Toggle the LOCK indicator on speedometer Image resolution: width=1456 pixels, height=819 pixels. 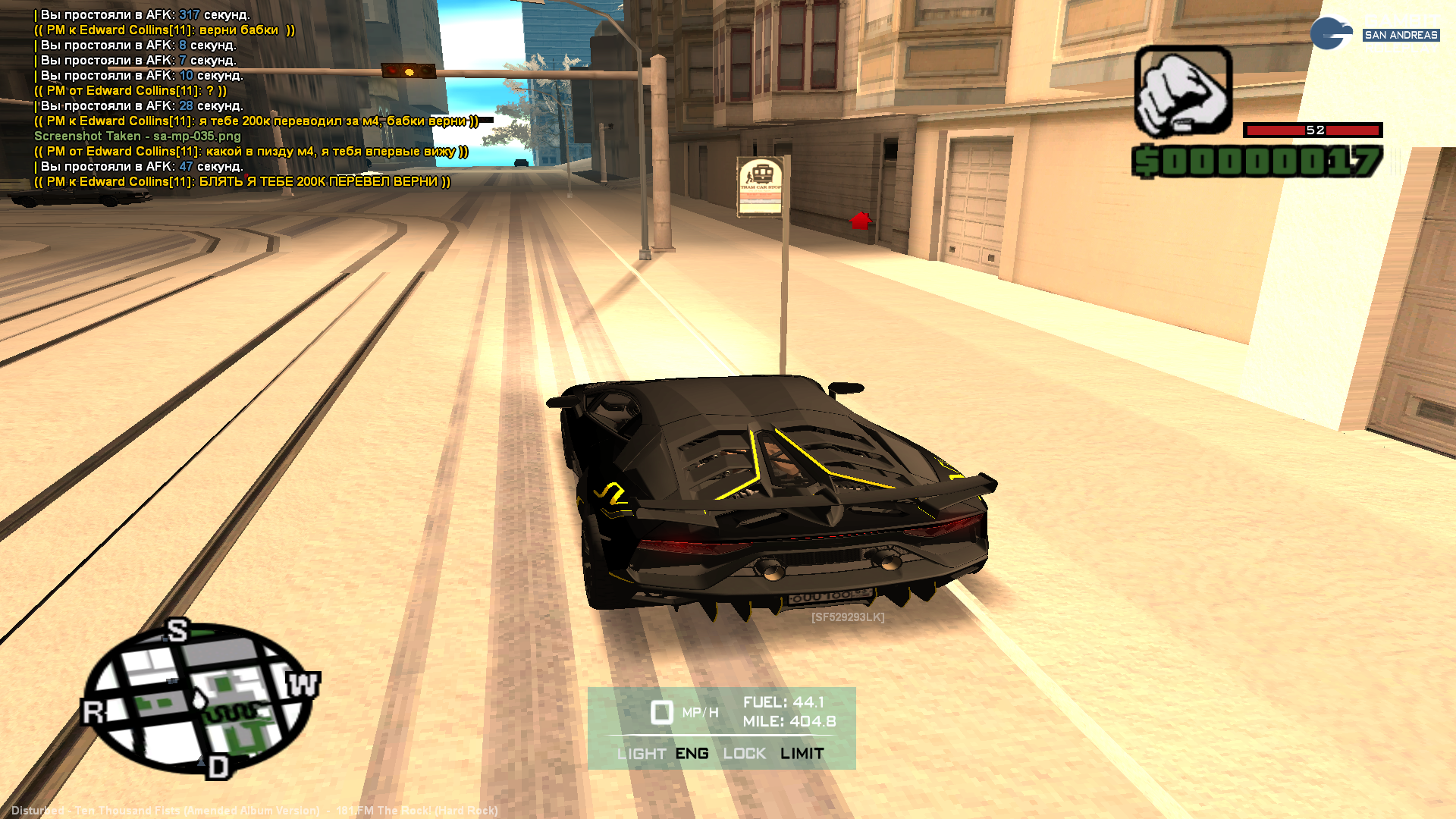coord(744,754)
